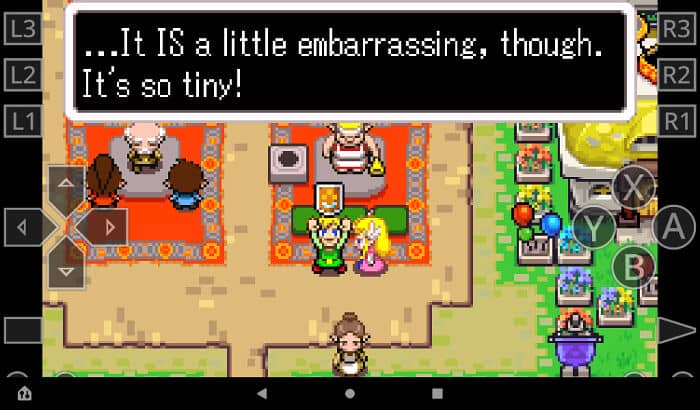Tap the L3 touch button
The height and width of the screenshot is (410, 700).
pyautogui.click(x=22, y=28)
